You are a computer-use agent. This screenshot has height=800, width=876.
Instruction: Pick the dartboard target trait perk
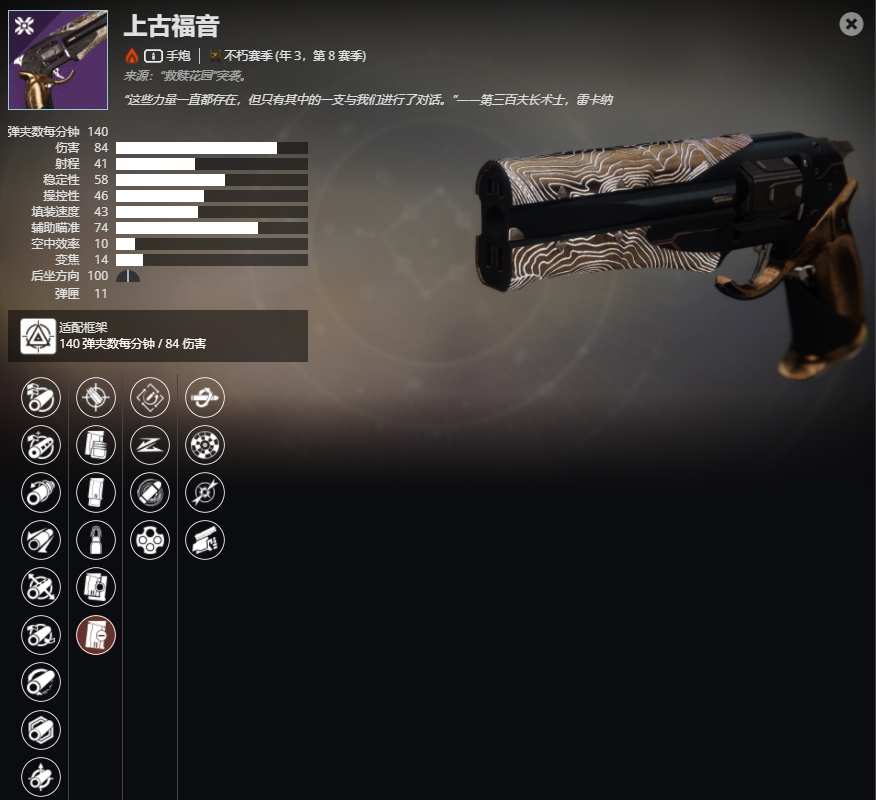205,445
